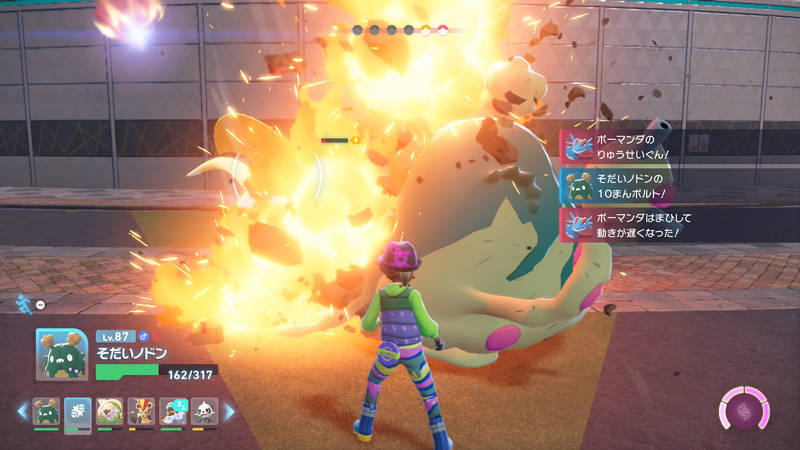
Task: Select the sleeping Pokémon party slot
Action: point(173,412)
